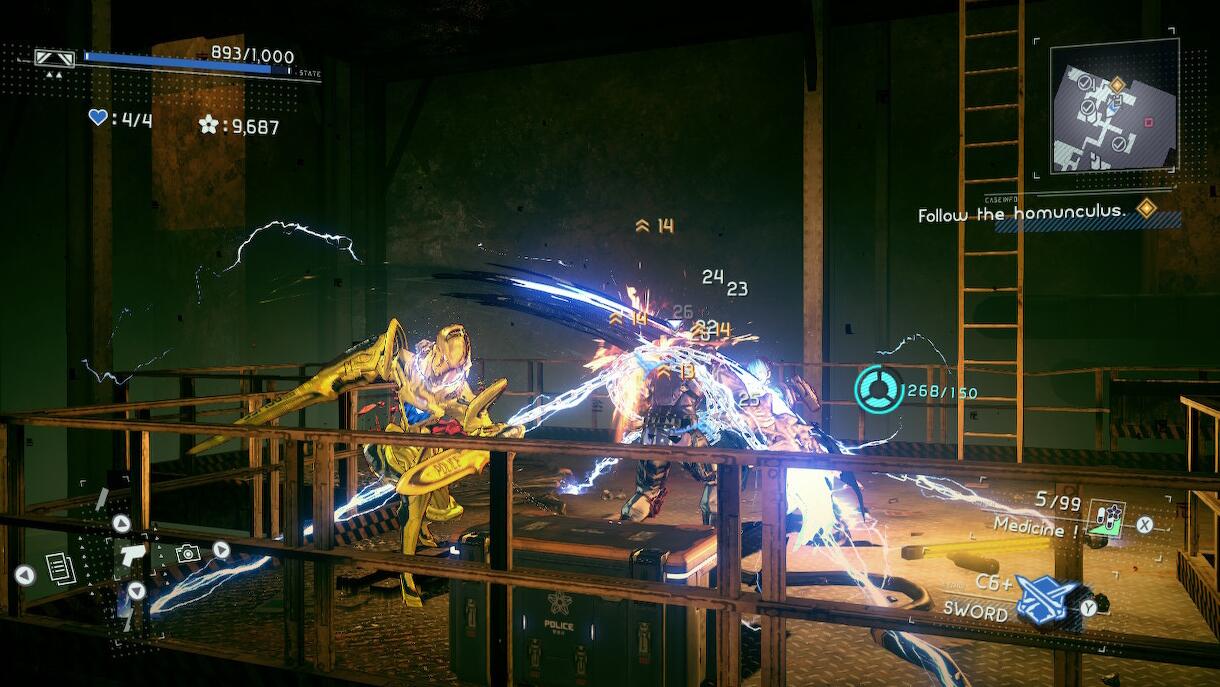Viewport: 1220px width, 687px height.
Task: Click the Legion sync ring icon
Action: point(879,389)
